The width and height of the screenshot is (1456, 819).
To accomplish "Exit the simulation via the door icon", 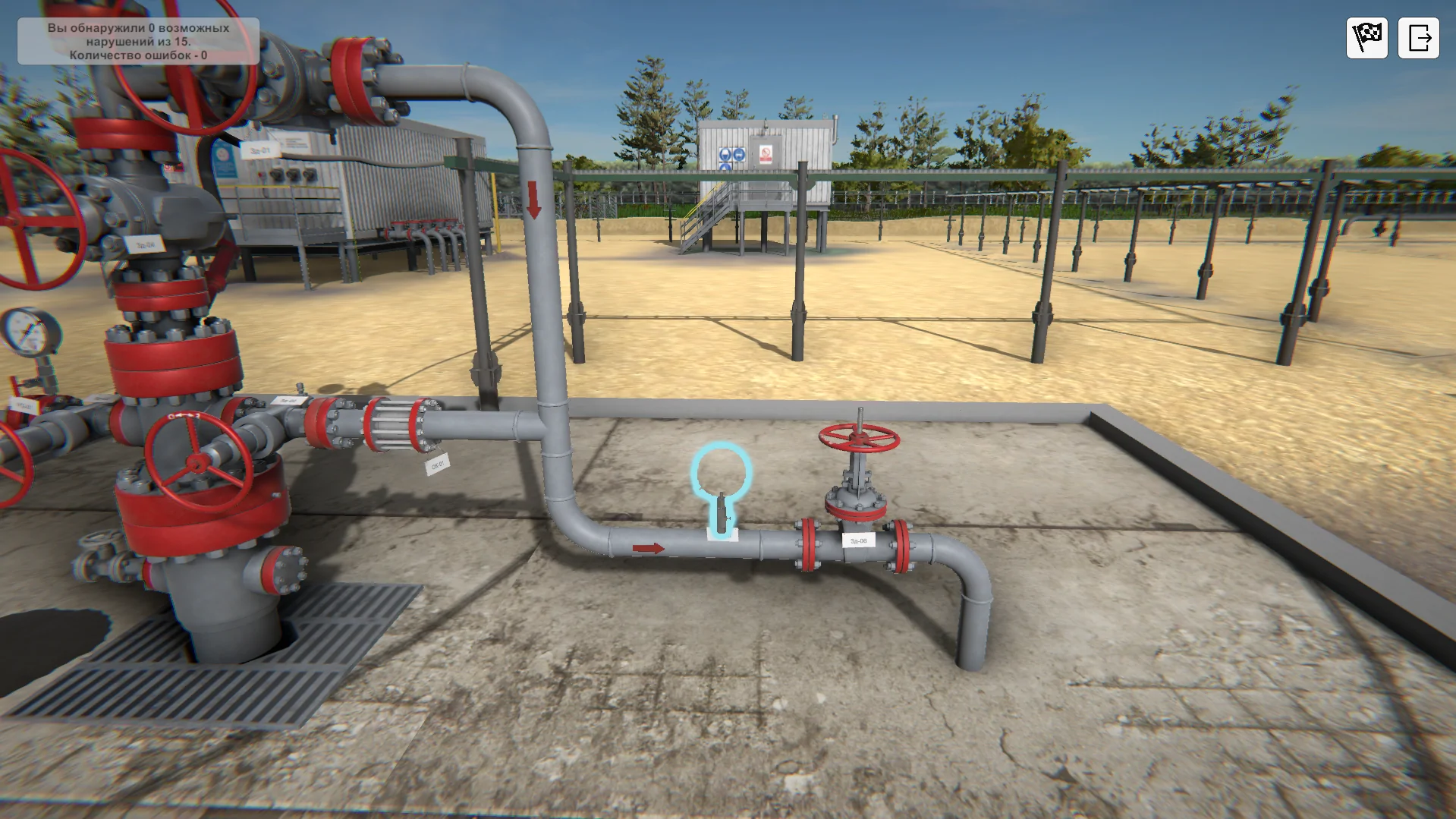I will (1418, 37).
